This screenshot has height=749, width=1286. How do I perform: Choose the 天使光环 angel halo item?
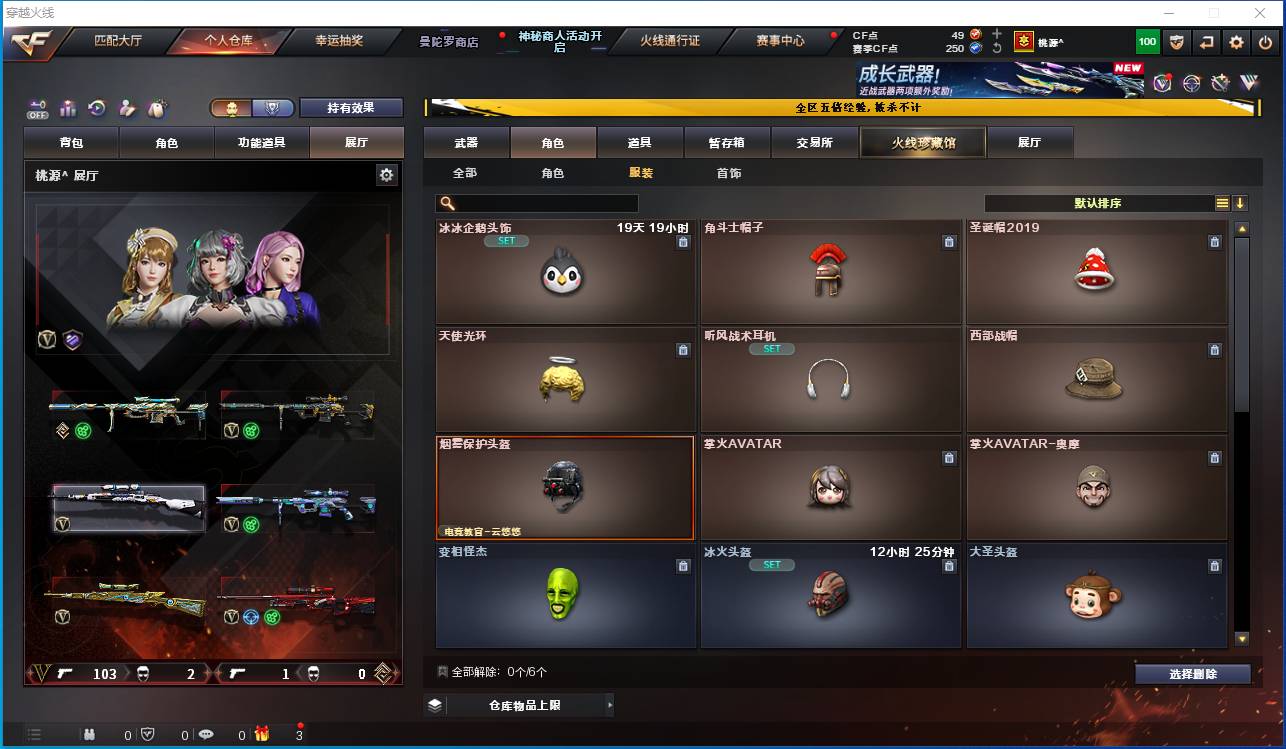[565, 379]
